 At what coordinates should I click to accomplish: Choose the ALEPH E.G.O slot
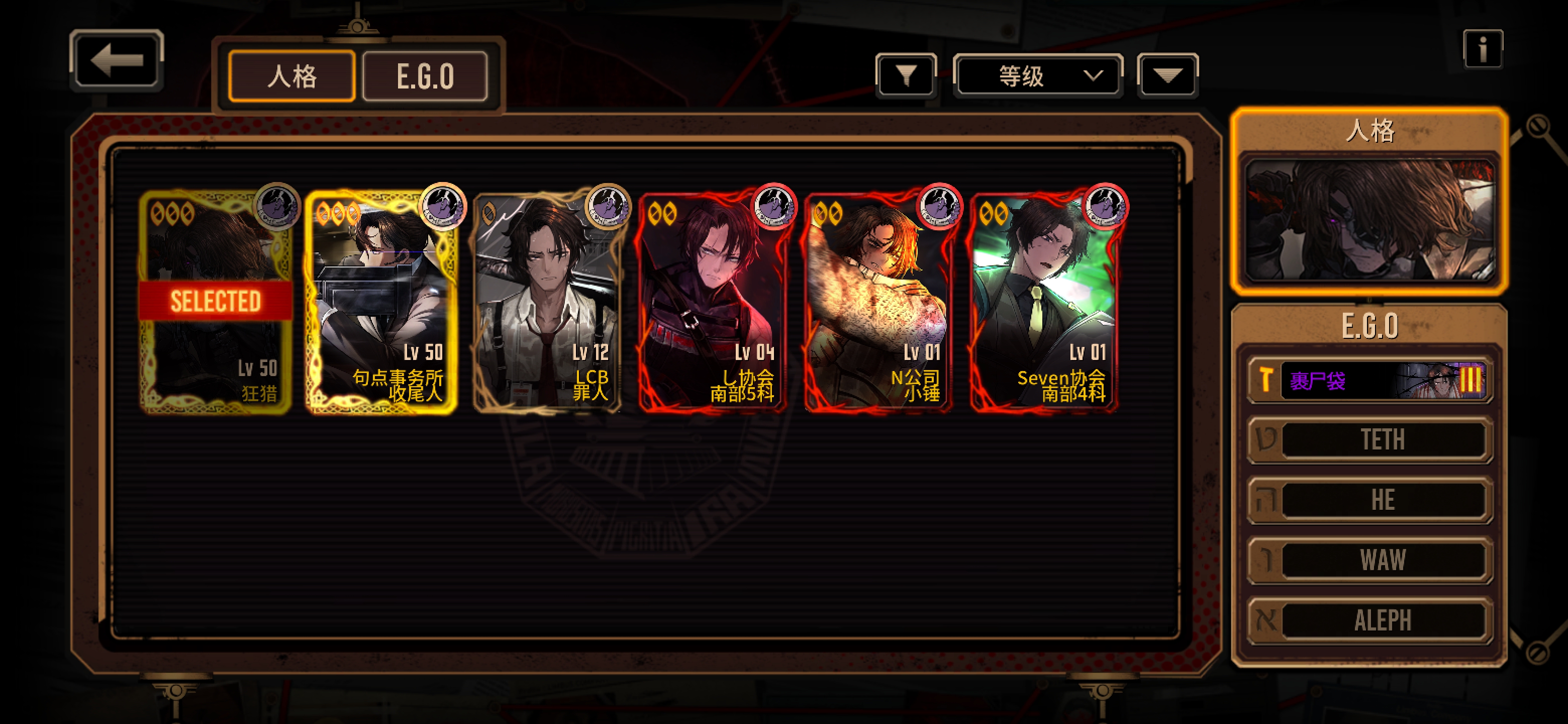tap(1369, 620)
